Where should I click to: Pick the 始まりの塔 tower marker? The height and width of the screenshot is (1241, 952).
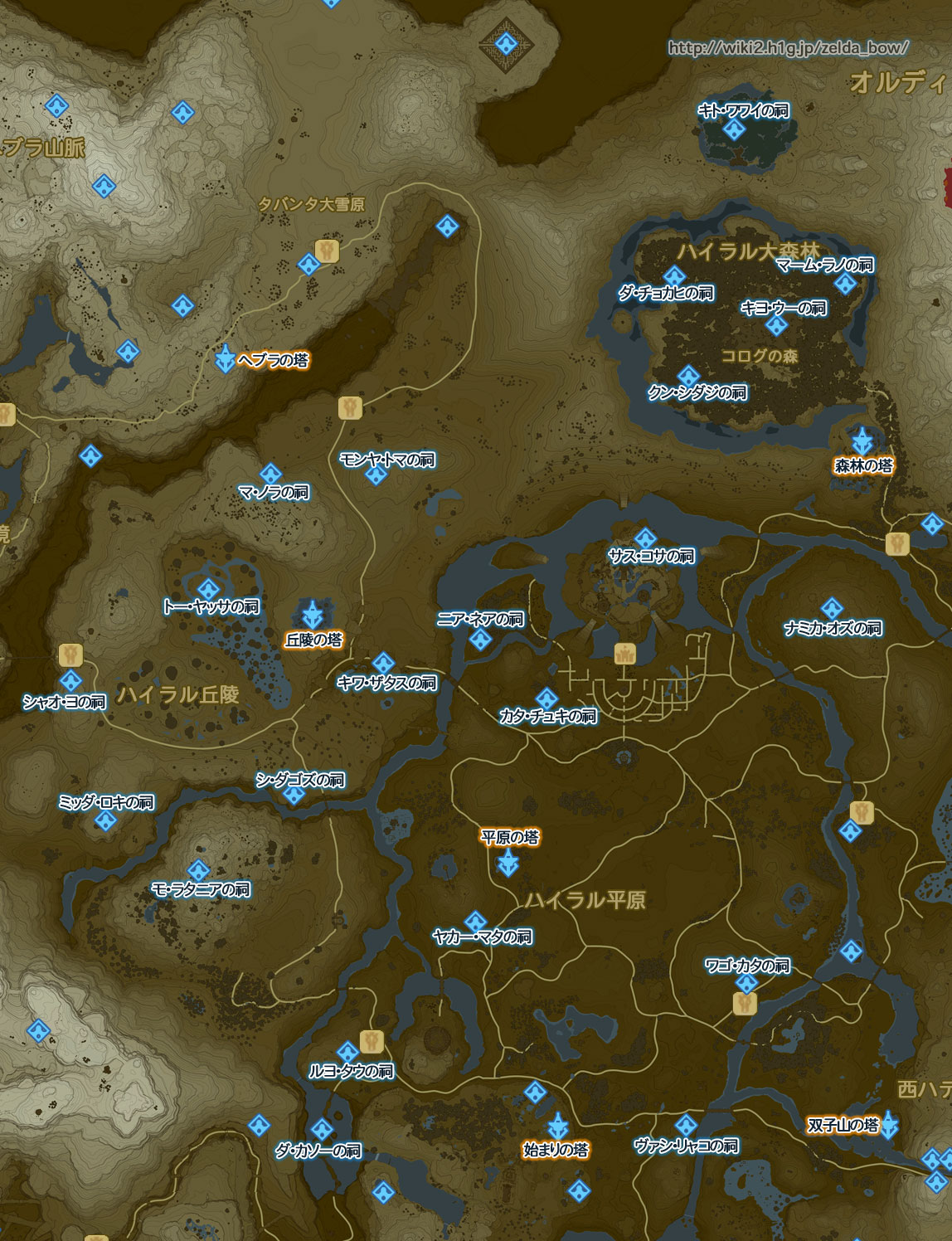[557, 1126]
